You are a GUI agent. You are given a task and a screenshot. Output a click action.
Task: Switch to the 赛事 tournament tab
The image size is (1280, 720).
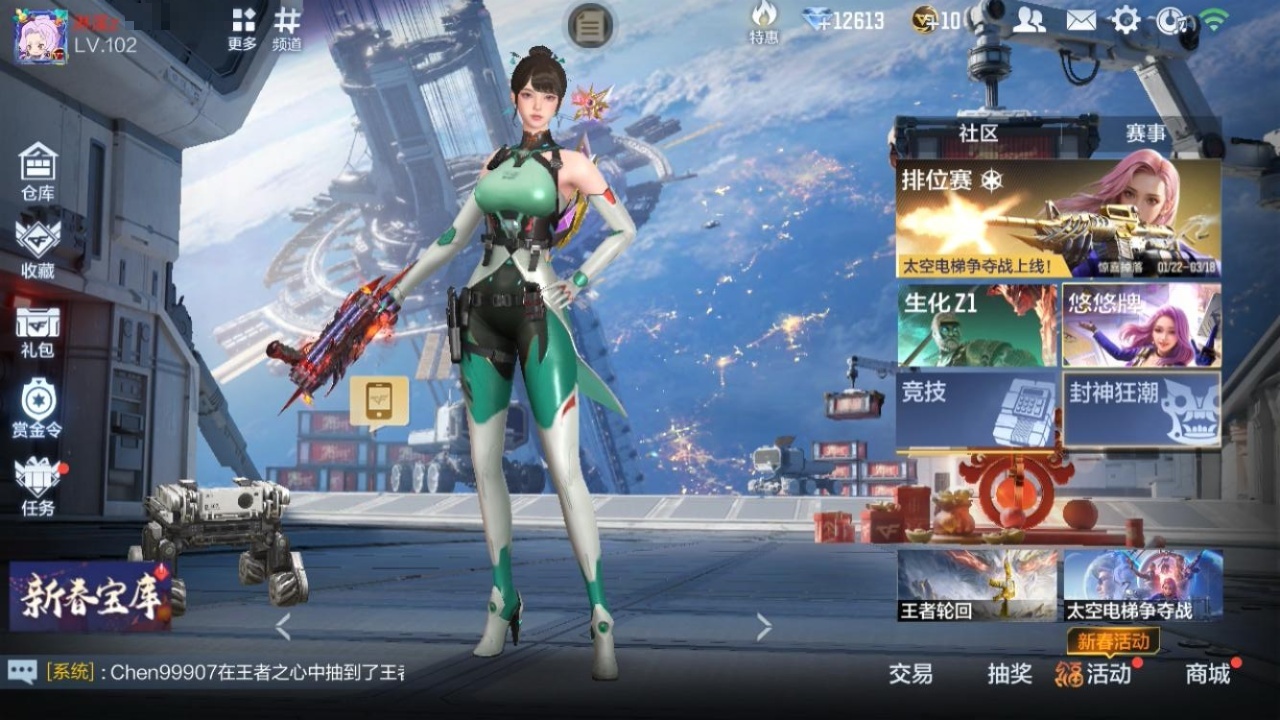point(1145,133)
